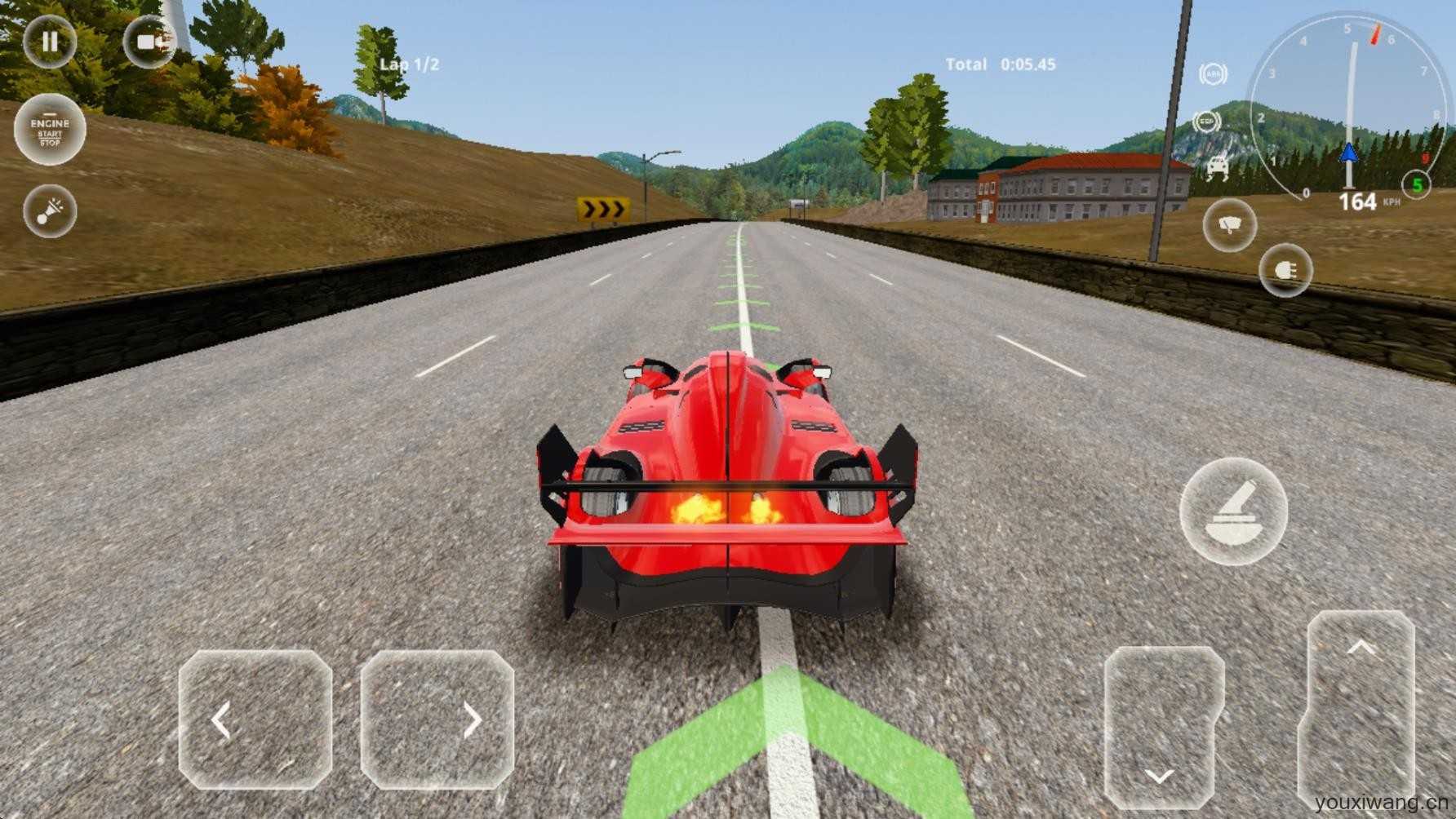Steer right with the right arrow

437,720
